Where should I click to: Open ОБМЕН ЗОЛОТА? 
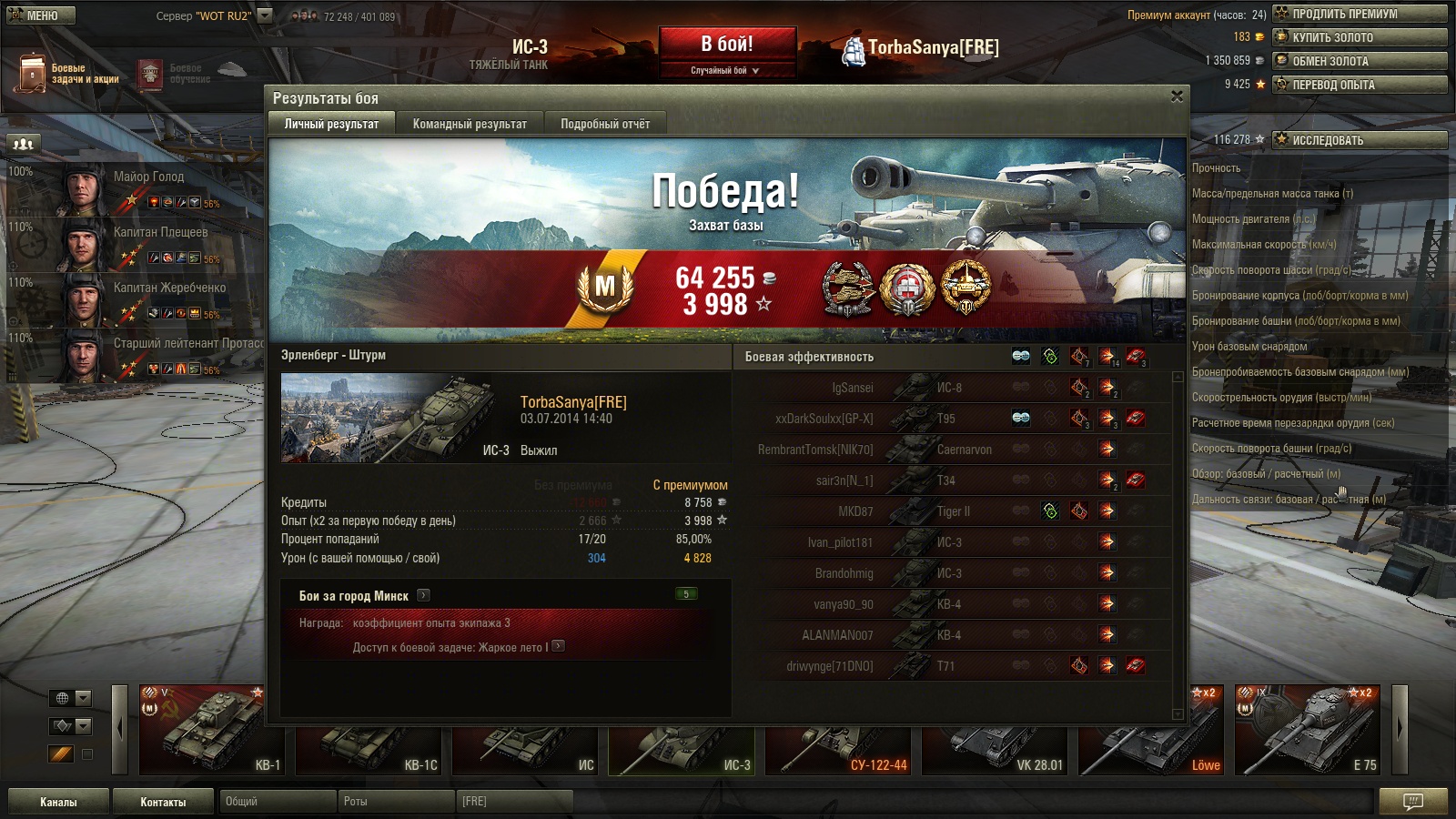(x=1360, y=61)
